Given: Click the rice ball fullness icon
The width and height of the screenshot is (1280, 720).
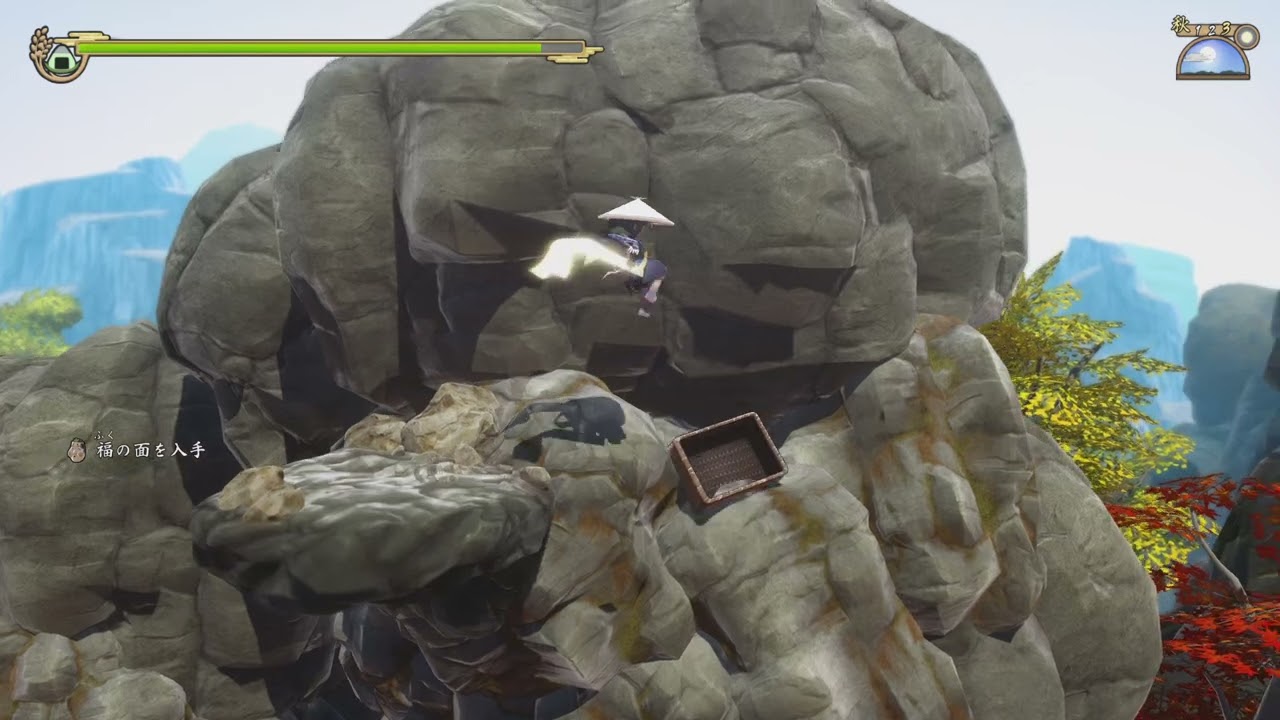Looking at the screenshot, I should 60,56.
